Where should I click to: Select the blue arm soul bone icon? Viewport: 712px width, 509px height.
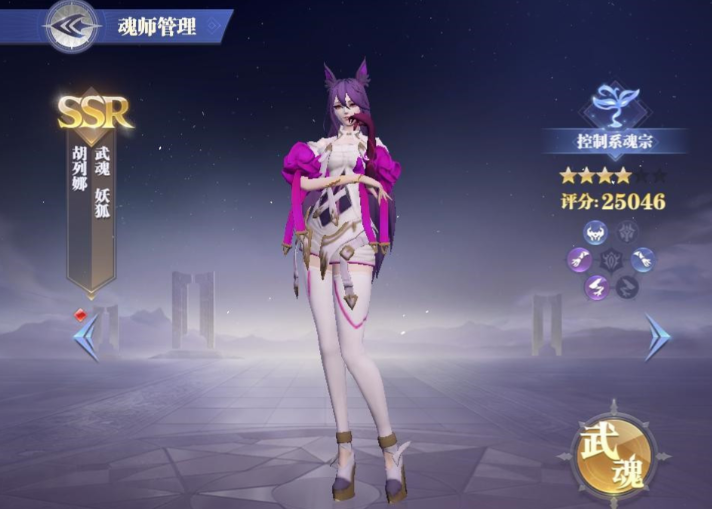tap(643, 260)
